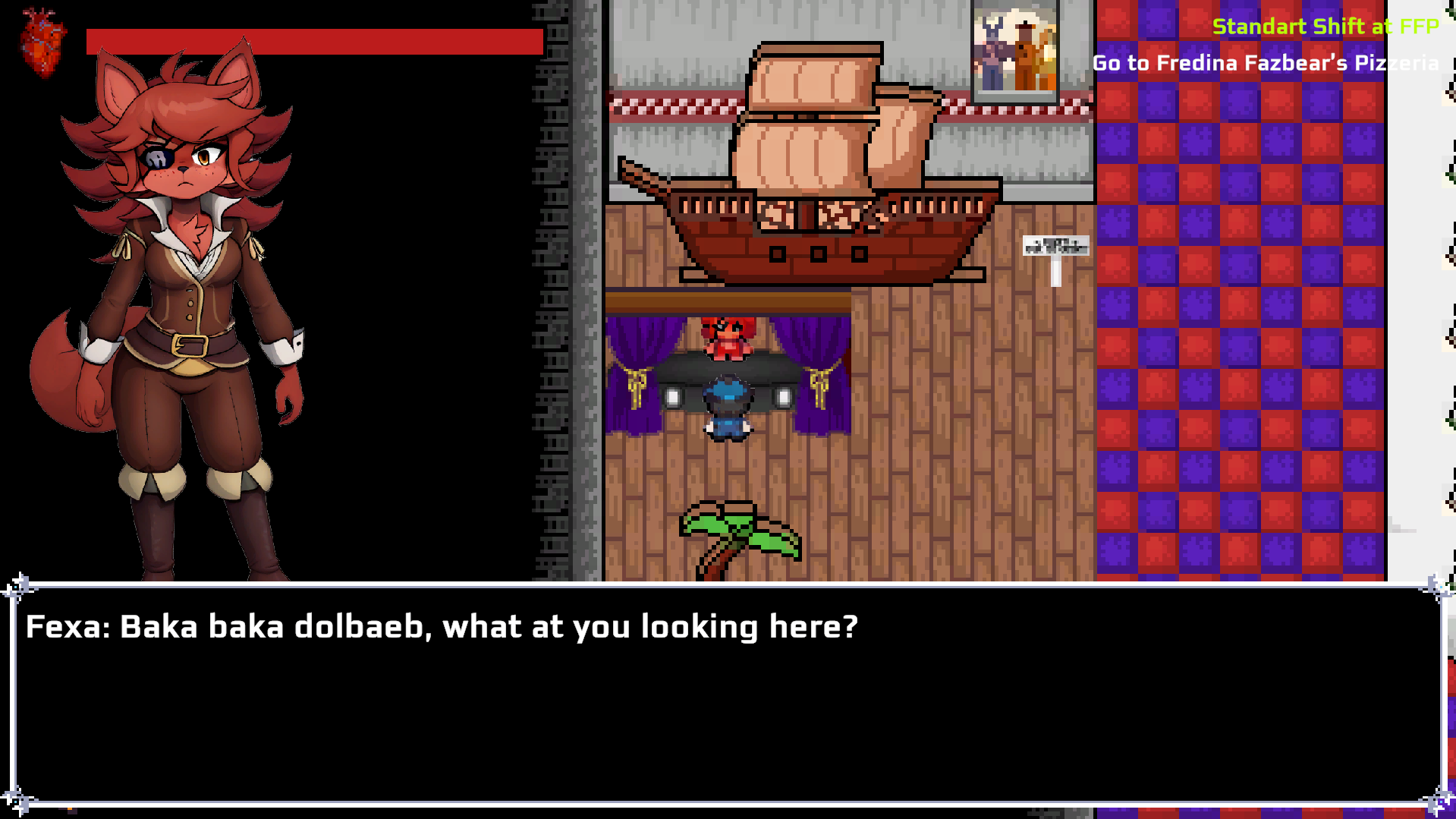Select the blue player character sprite
The width and height of the screenshot is (1456, 819).
726,406
